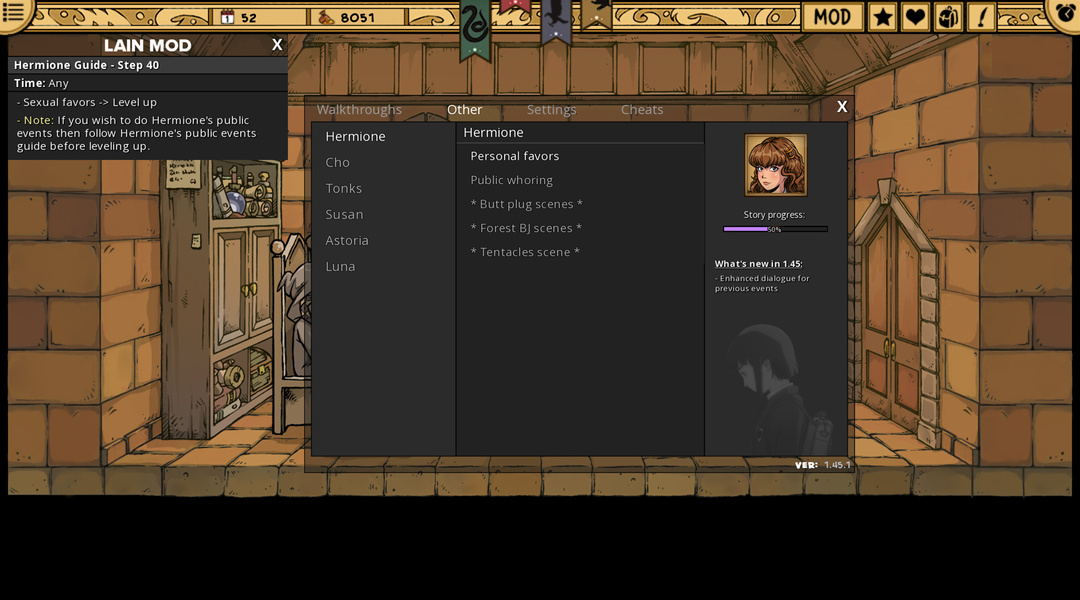
Task: Switch to the Walkthroughs tab
Action: click(x=359, y=110)
